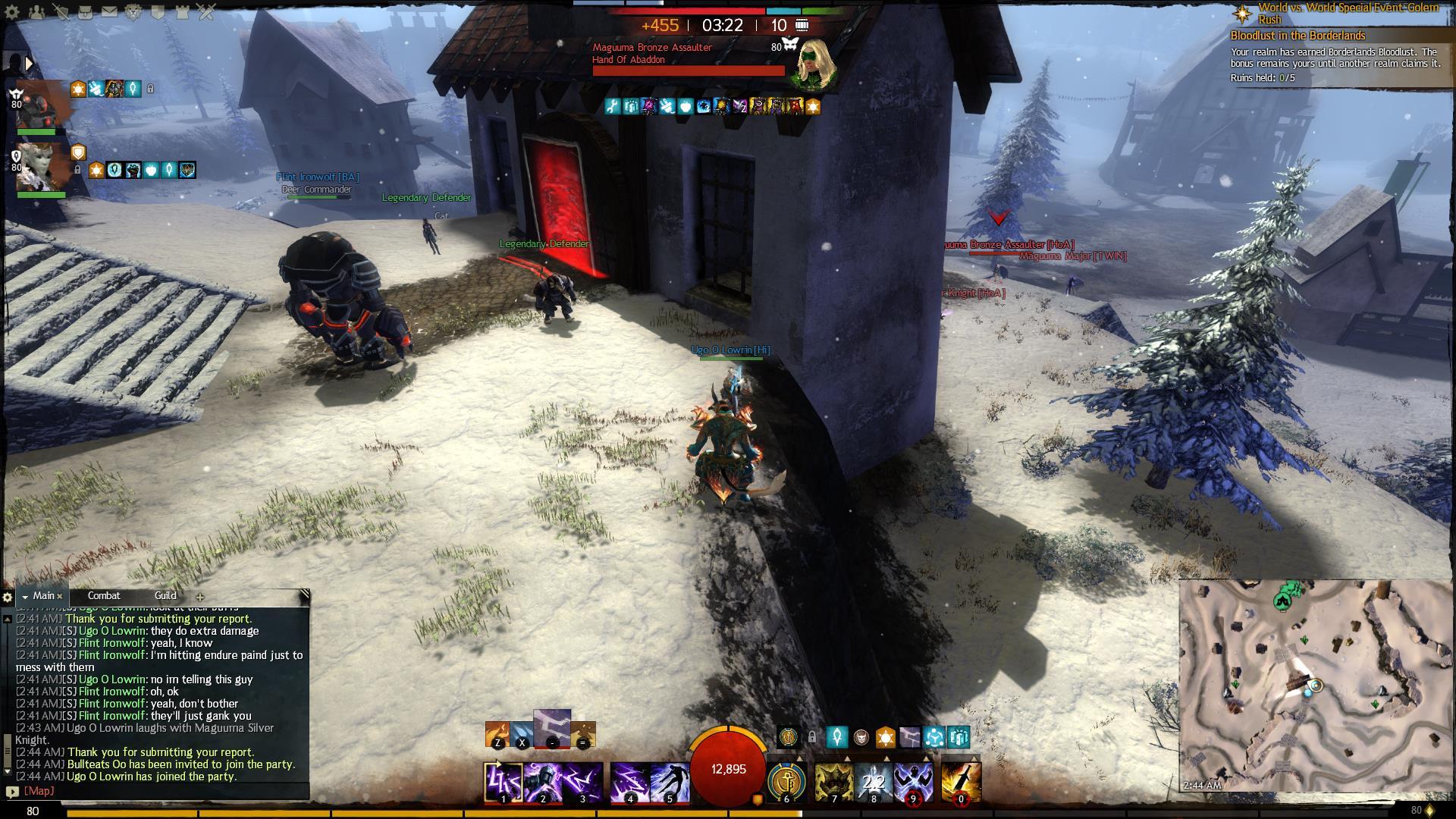Open the game menu gear icon

13,11
